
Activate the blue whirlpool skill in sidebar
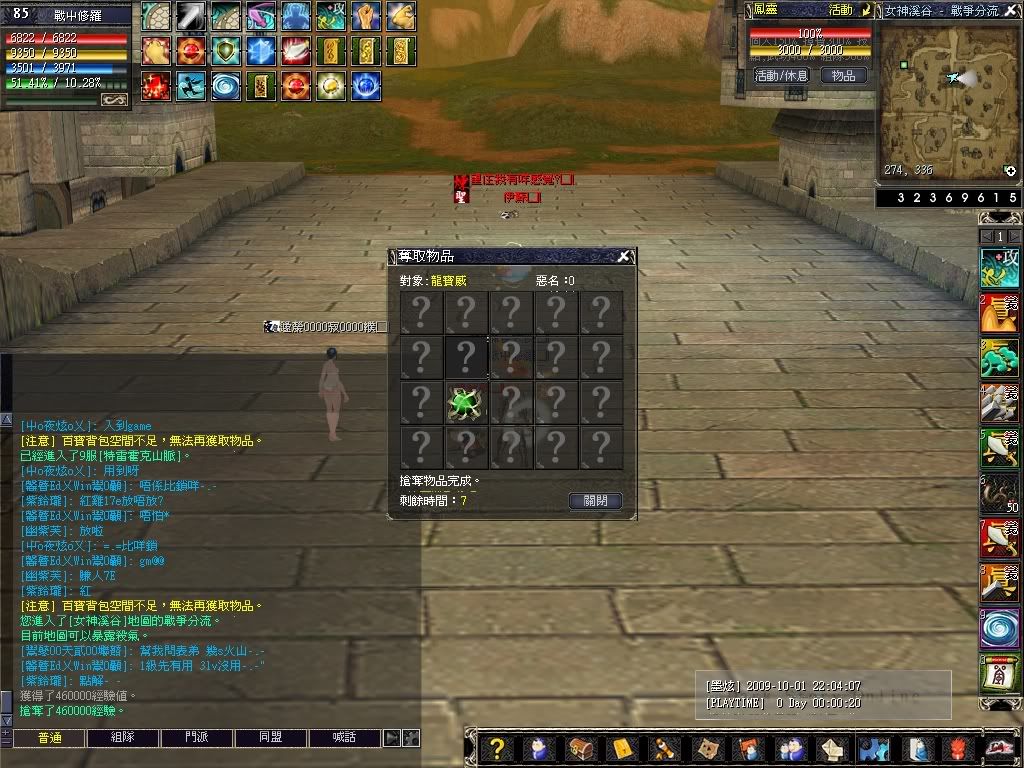(999, 630)
